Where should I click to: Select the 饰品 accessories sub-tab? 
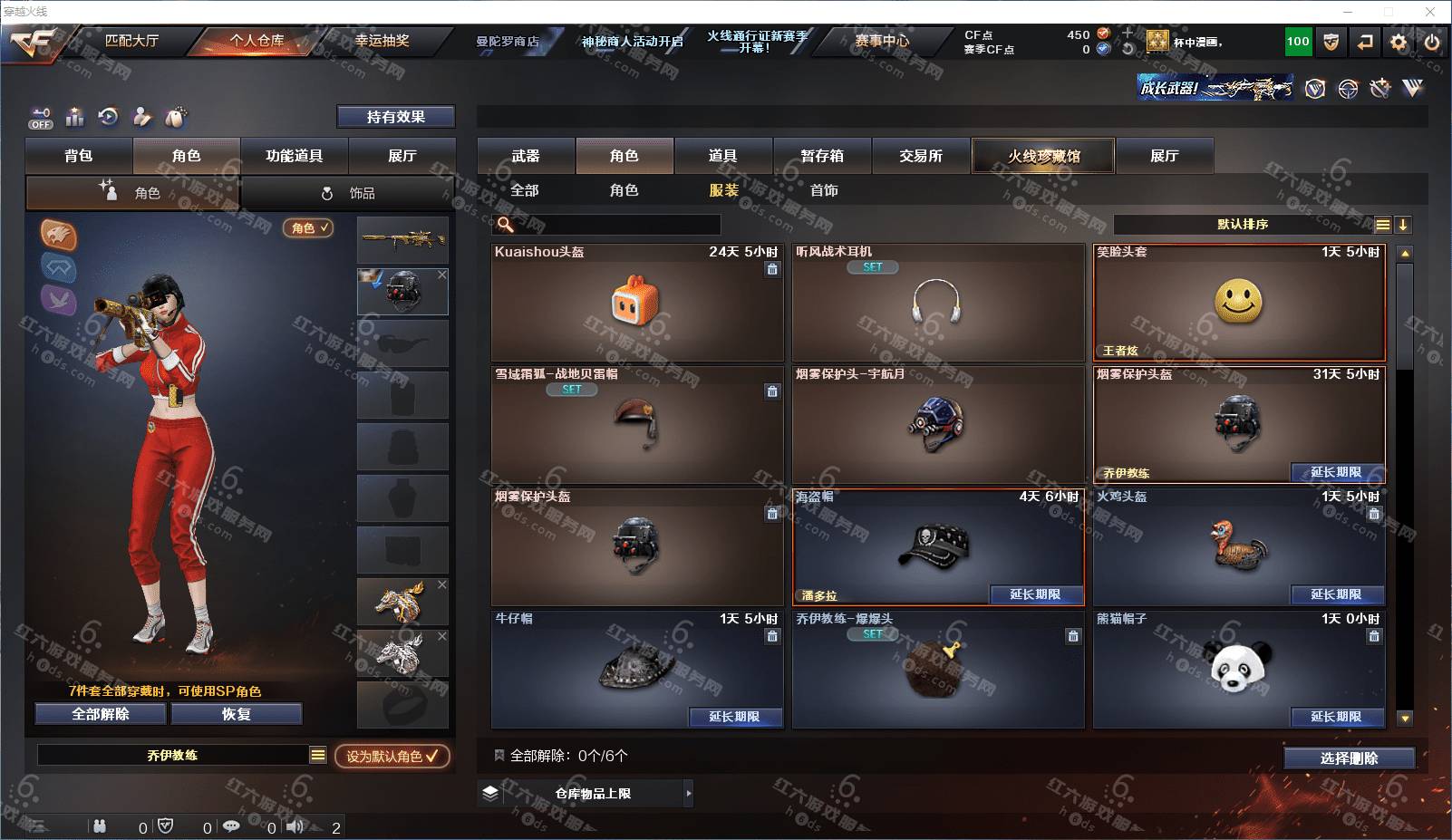pos(349,193)
